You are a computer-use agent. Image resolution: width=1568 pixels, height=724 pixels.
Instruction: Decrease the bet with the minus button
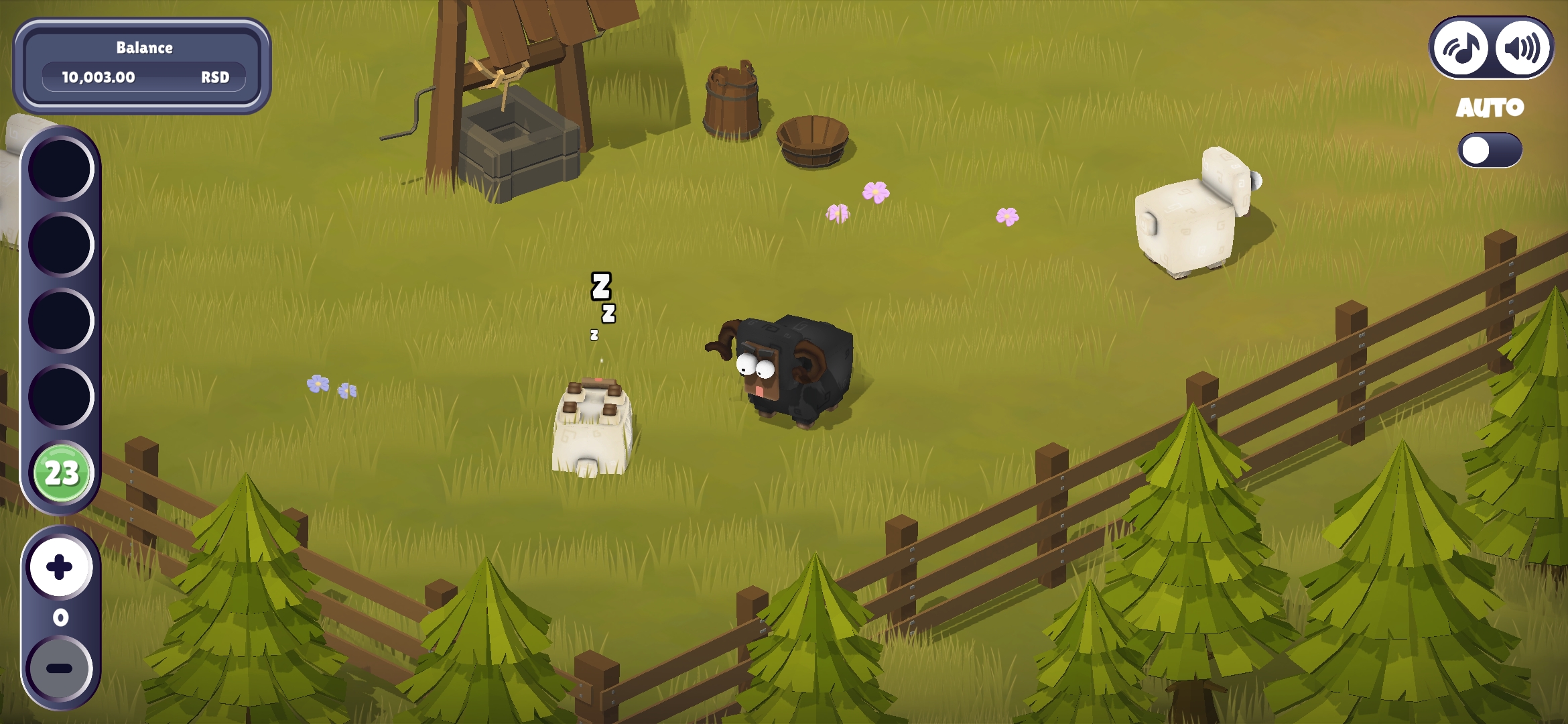pos(60,668)
